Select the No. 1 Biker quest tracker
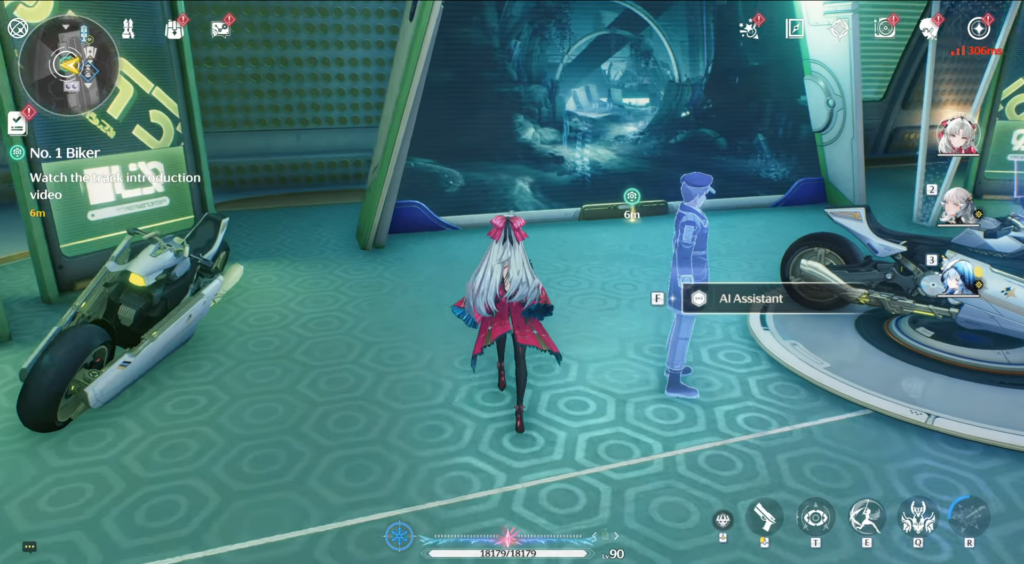 click(x=69, y=153)
